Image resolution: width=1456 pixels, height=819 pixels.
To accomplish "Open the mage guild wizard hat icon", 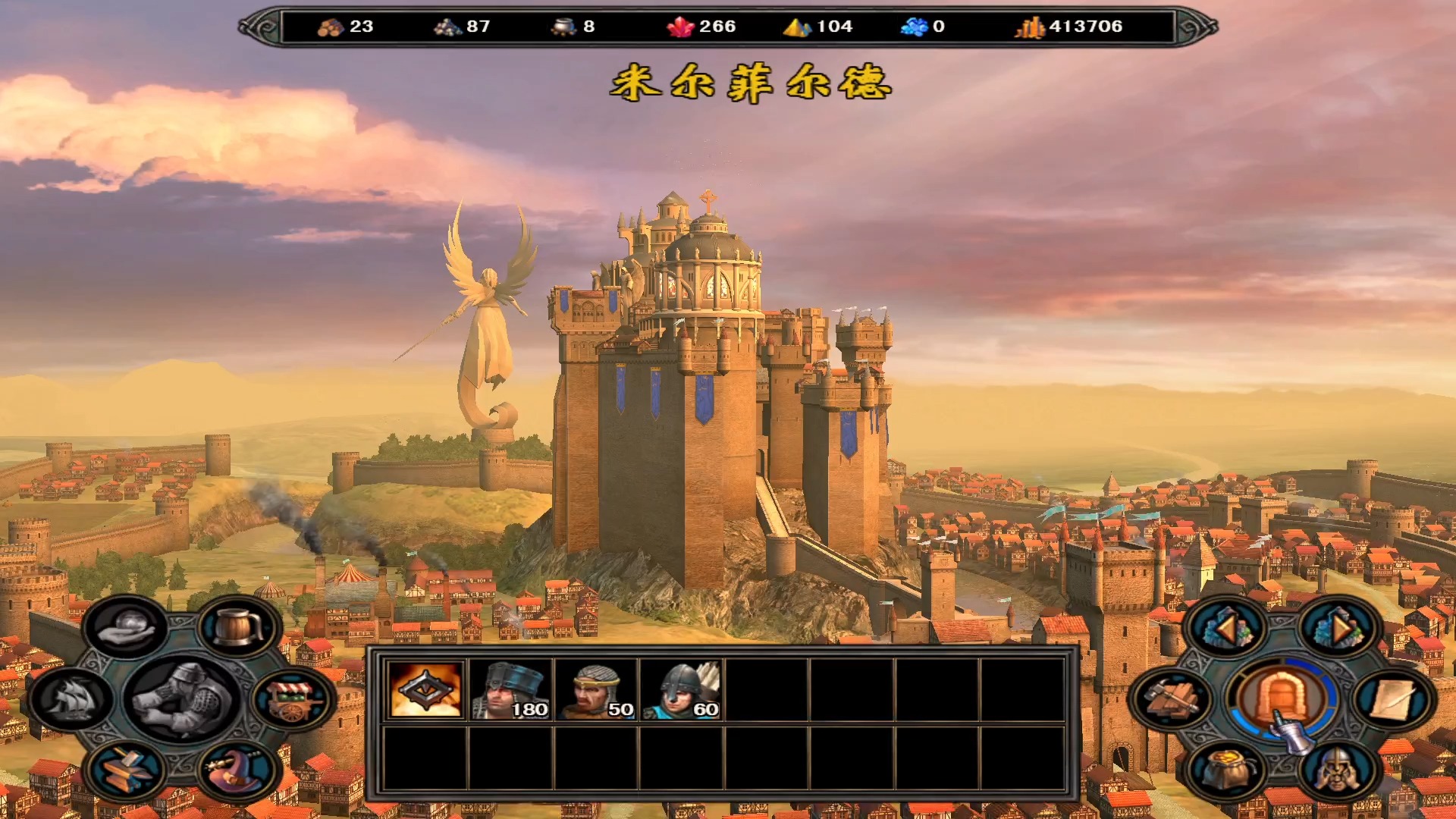I will tap(237, 770).
